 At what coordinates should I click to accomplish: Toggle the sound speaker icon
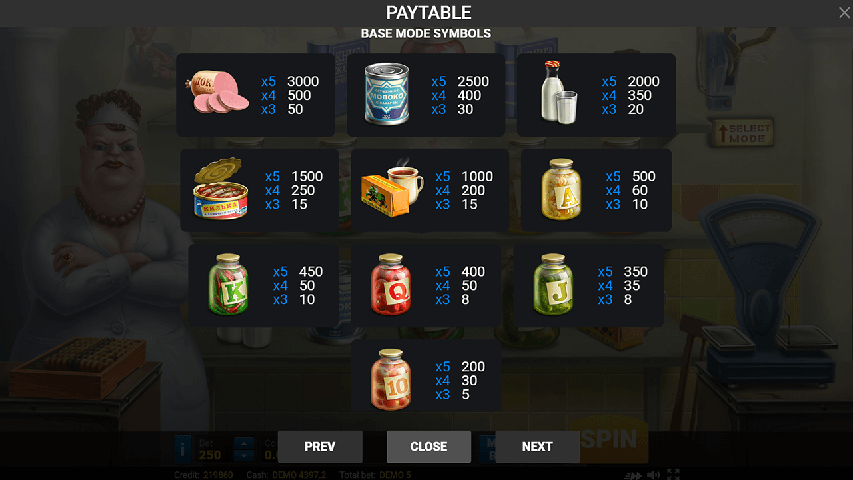click(x=653, y=474)
